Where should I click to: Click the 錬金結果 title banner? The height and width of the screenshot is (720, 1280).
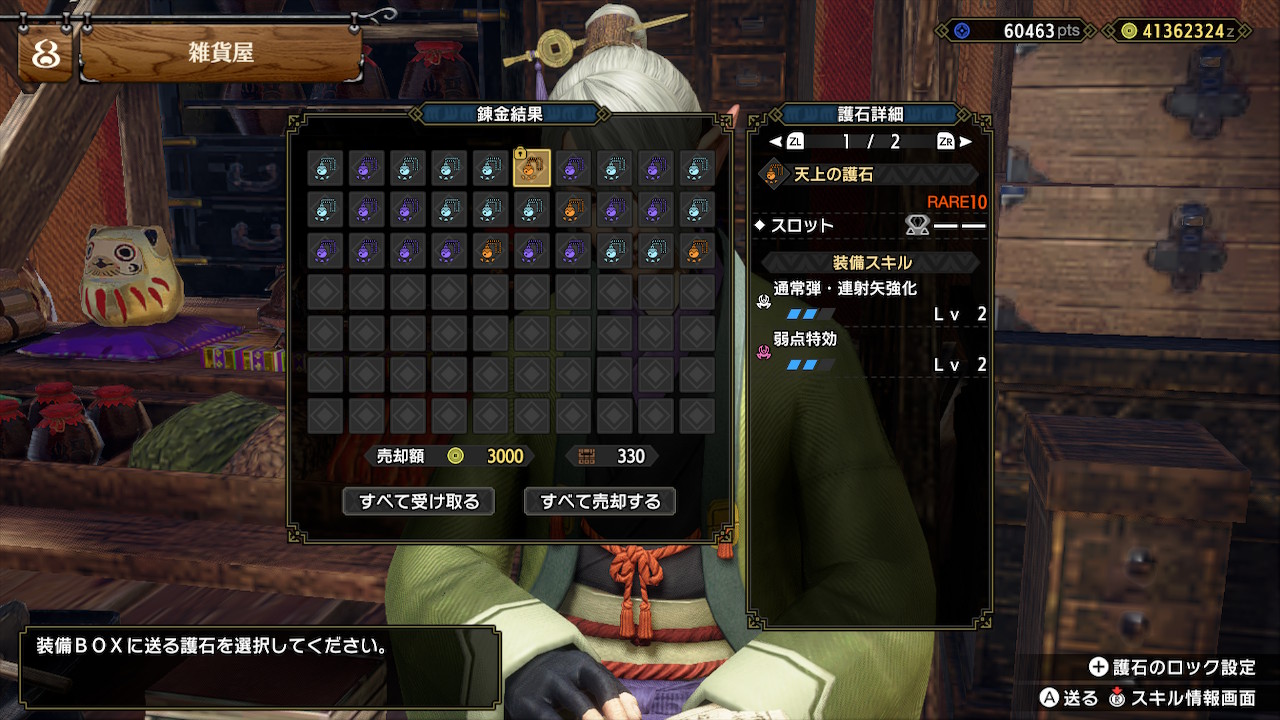(x=512, y=113)
